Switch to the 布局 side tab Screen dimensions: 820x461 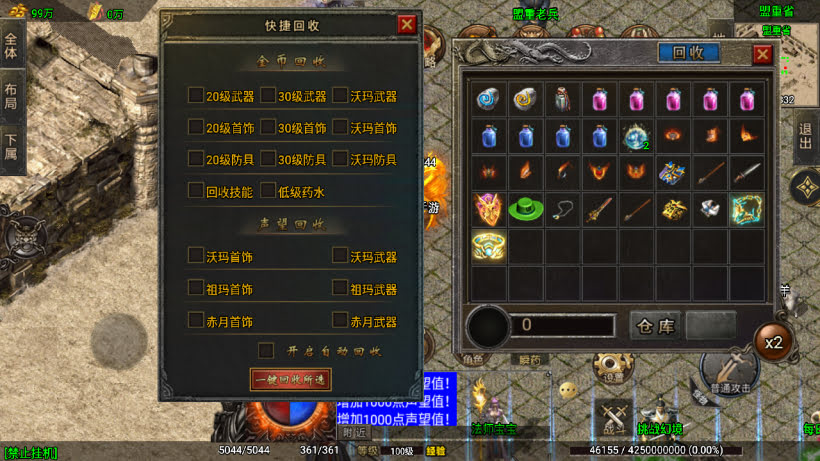(11, 93)
